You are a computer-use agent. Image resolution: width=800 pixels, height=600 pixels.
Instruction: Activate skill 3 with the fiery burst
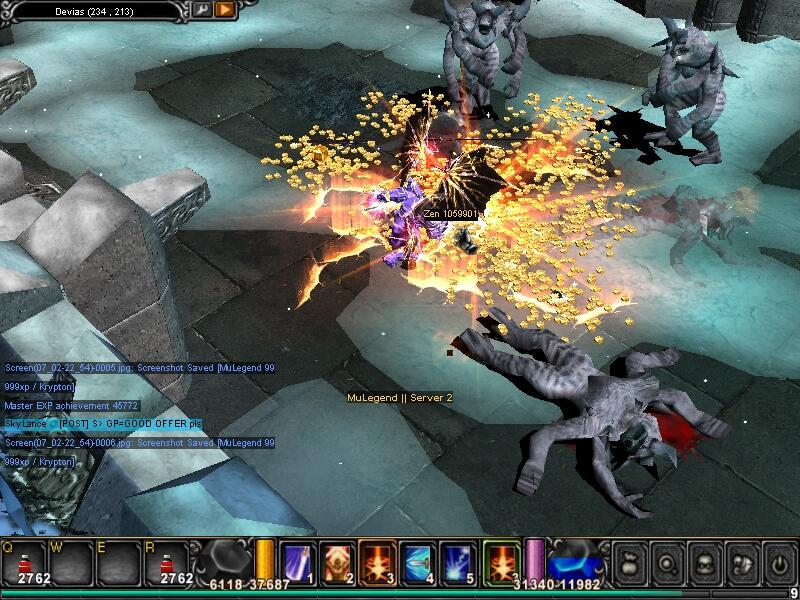coord(376,562)
